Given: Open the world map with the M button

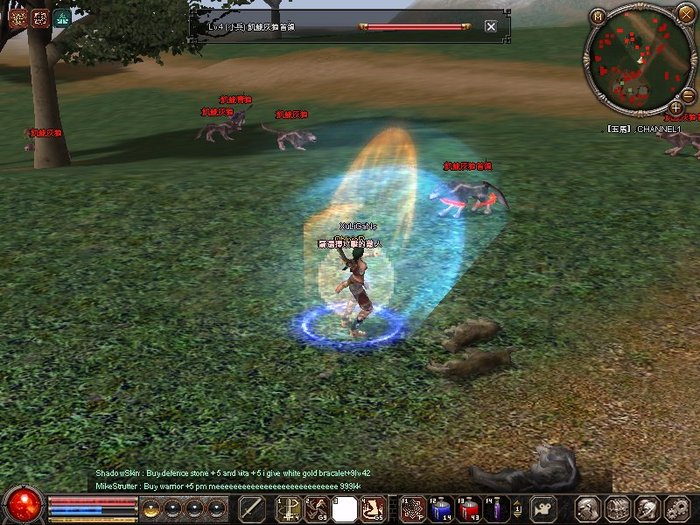Looking at the screenshot, I should [x=597, y=17].
